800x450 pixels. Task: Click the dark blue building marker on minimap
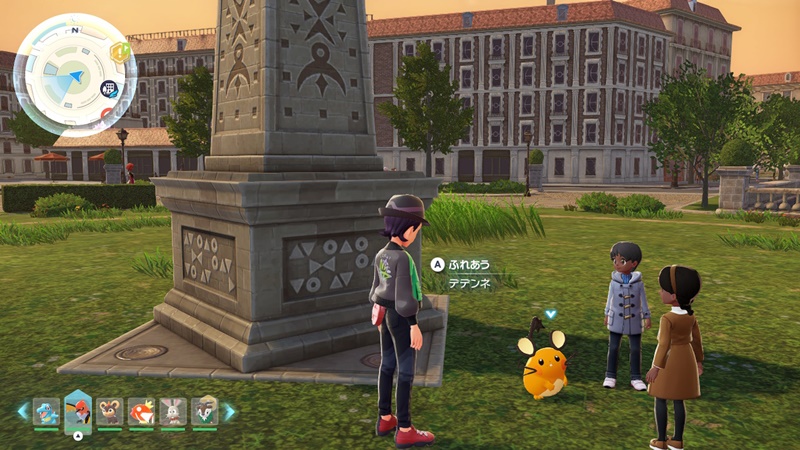[110, 89]
